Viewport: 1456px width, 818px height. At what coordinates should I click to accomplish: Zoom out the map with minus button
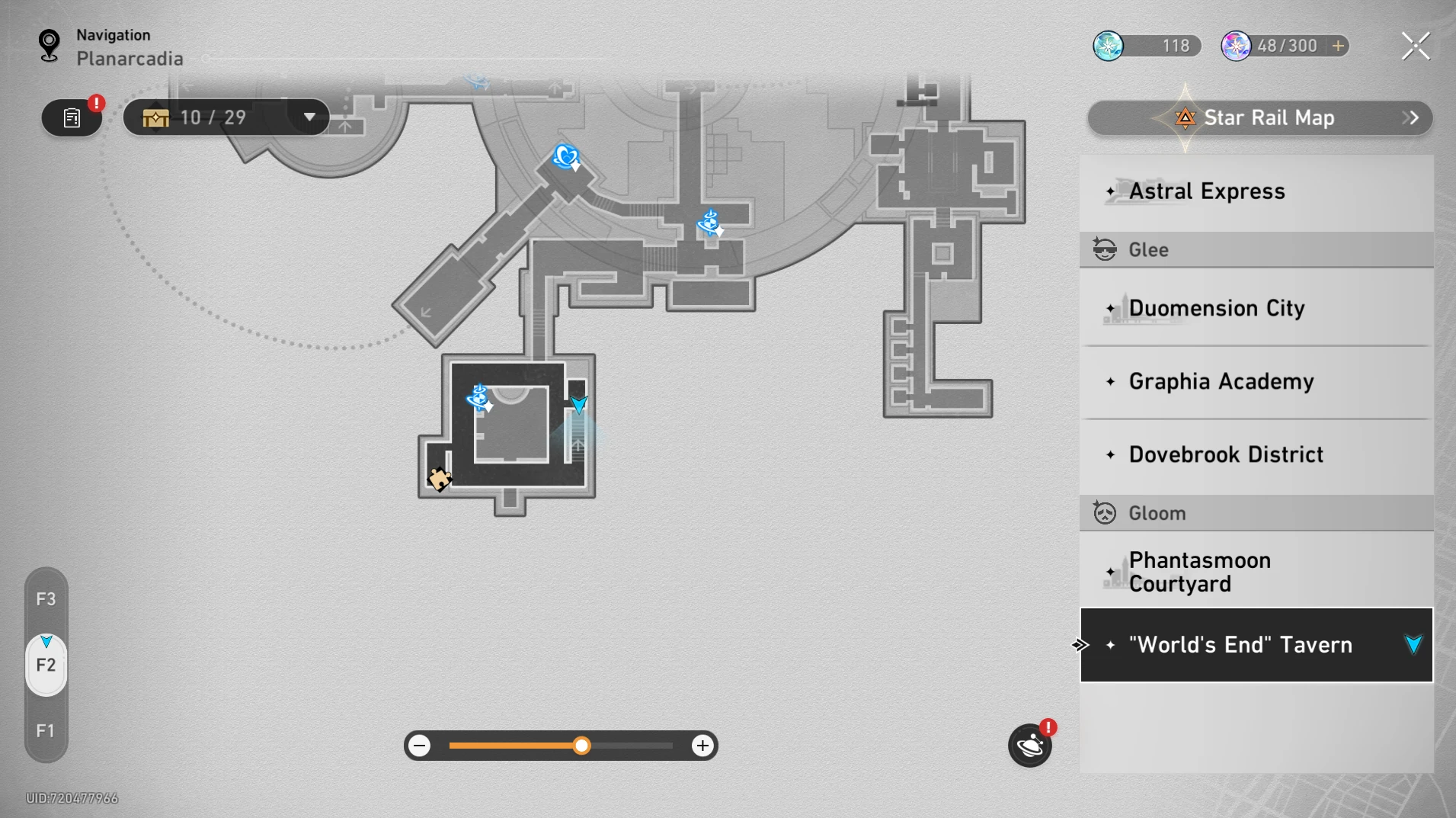pos(420,746)
